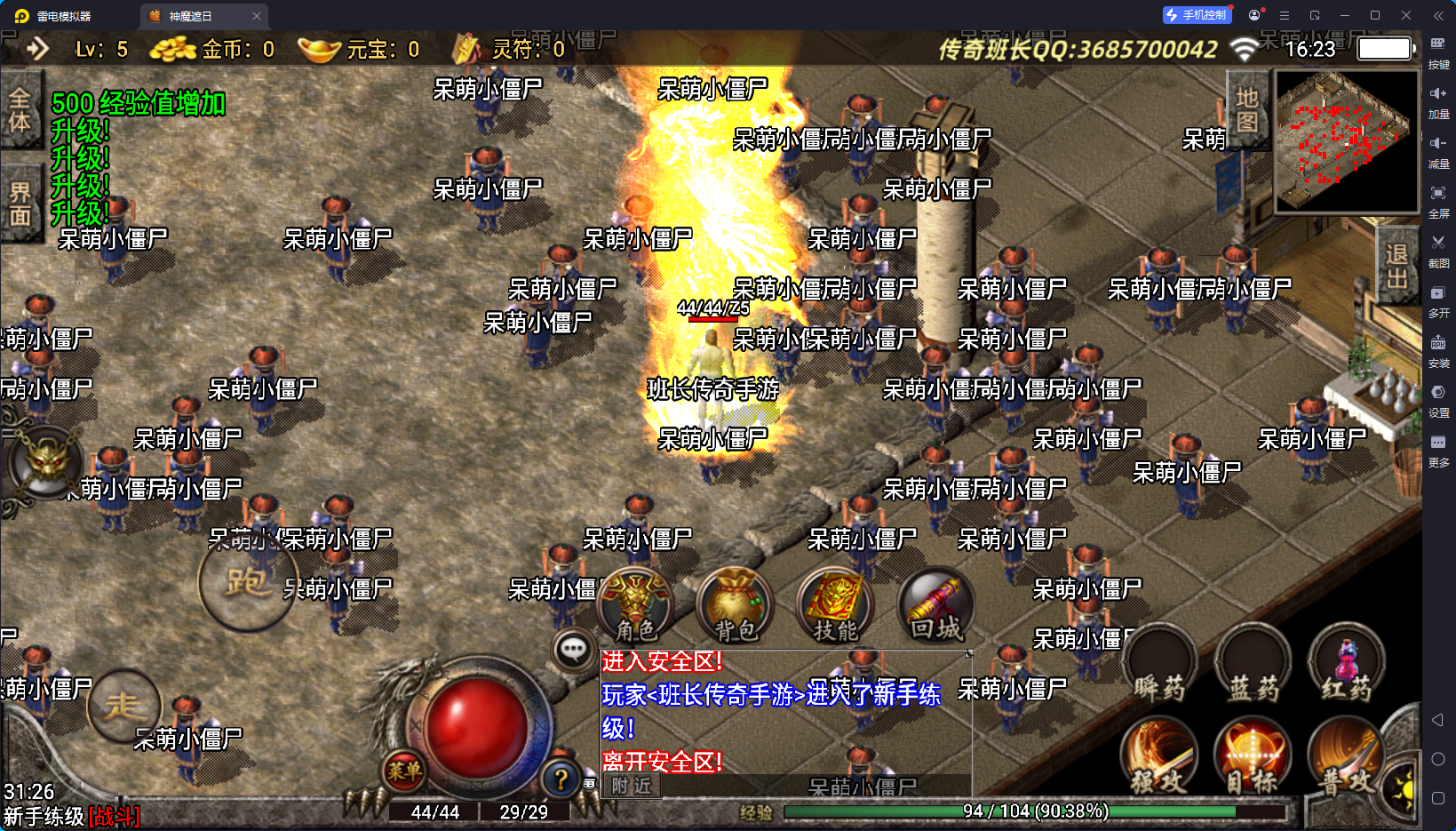Screen dimensions: 1456x831
Task: Switch movement to 跑 run mode
Action: click(247, 582)
